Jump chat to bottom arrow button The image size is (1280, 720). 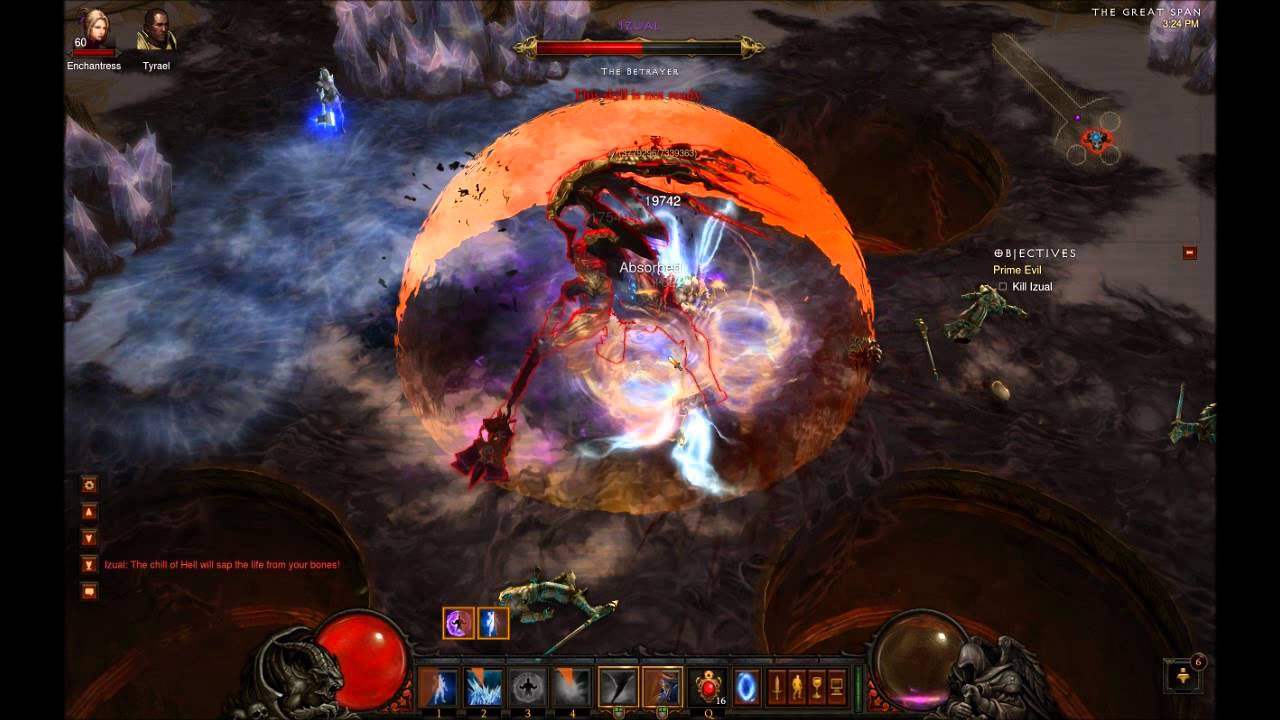coord(89,538)
